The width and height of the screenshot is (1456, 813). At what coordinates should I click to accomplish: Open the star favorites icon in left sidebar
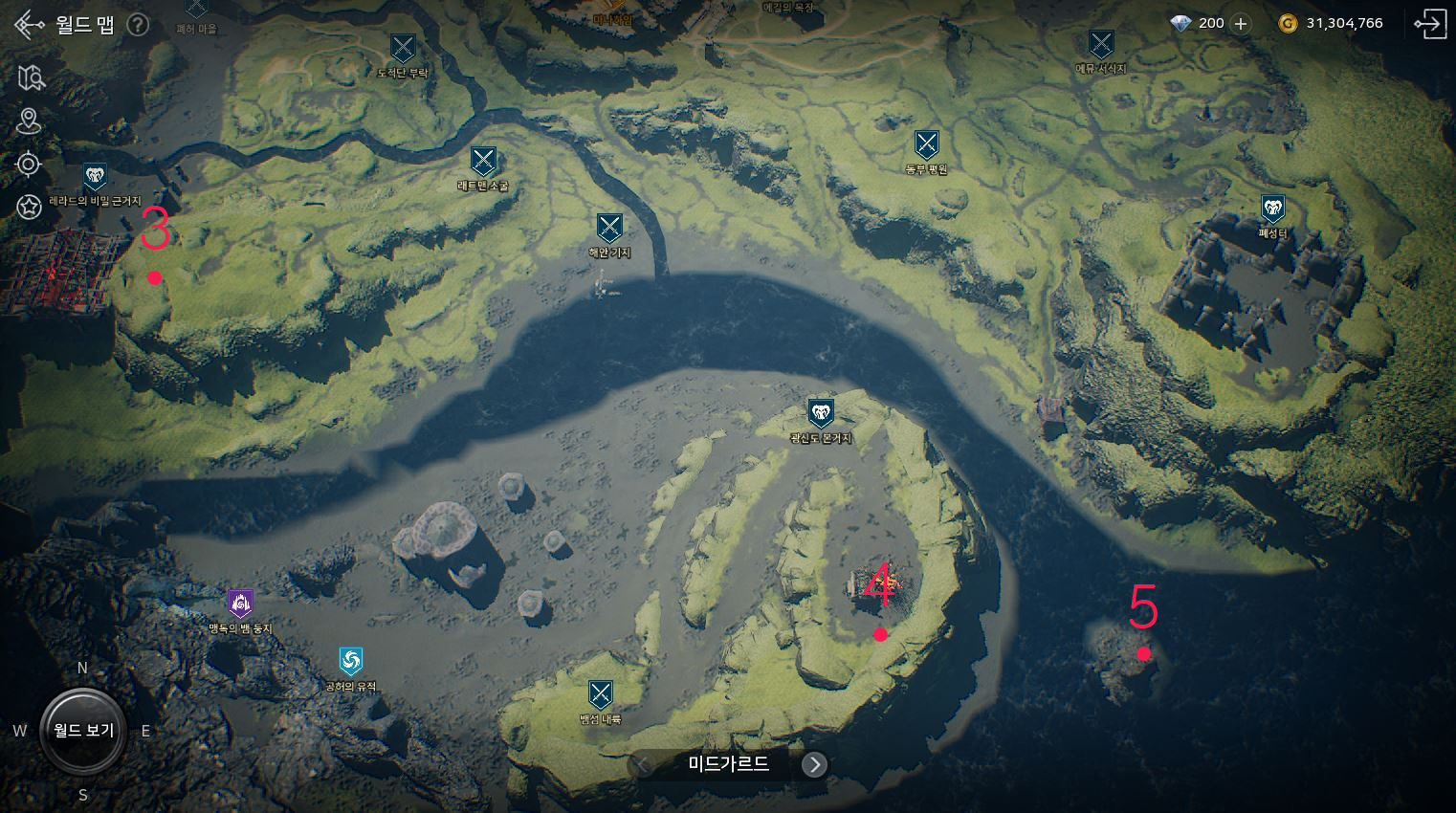tap(29, 206)
